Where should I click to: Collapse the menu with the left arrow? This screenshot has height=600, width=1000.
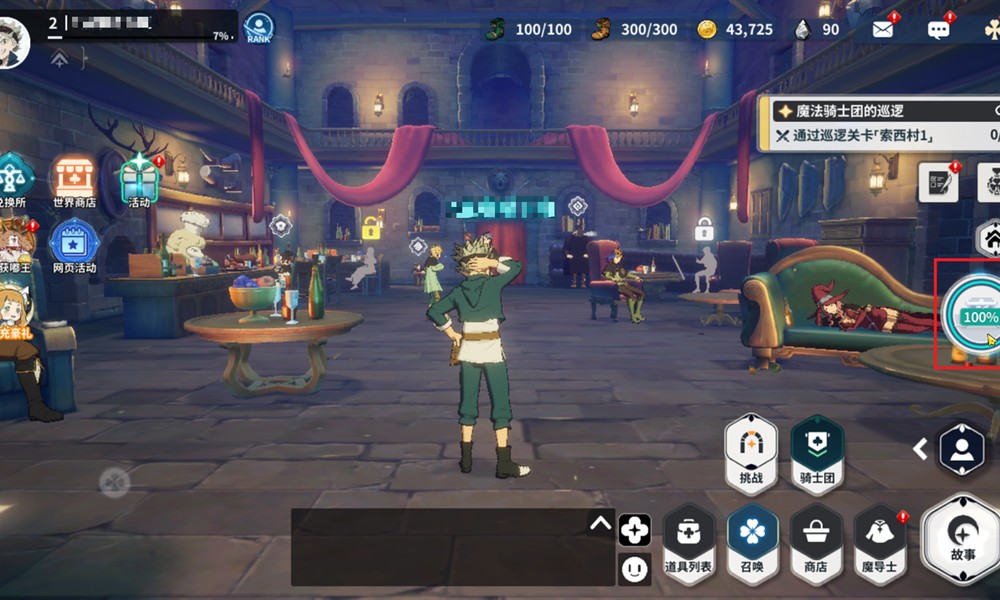coord(921,450)
